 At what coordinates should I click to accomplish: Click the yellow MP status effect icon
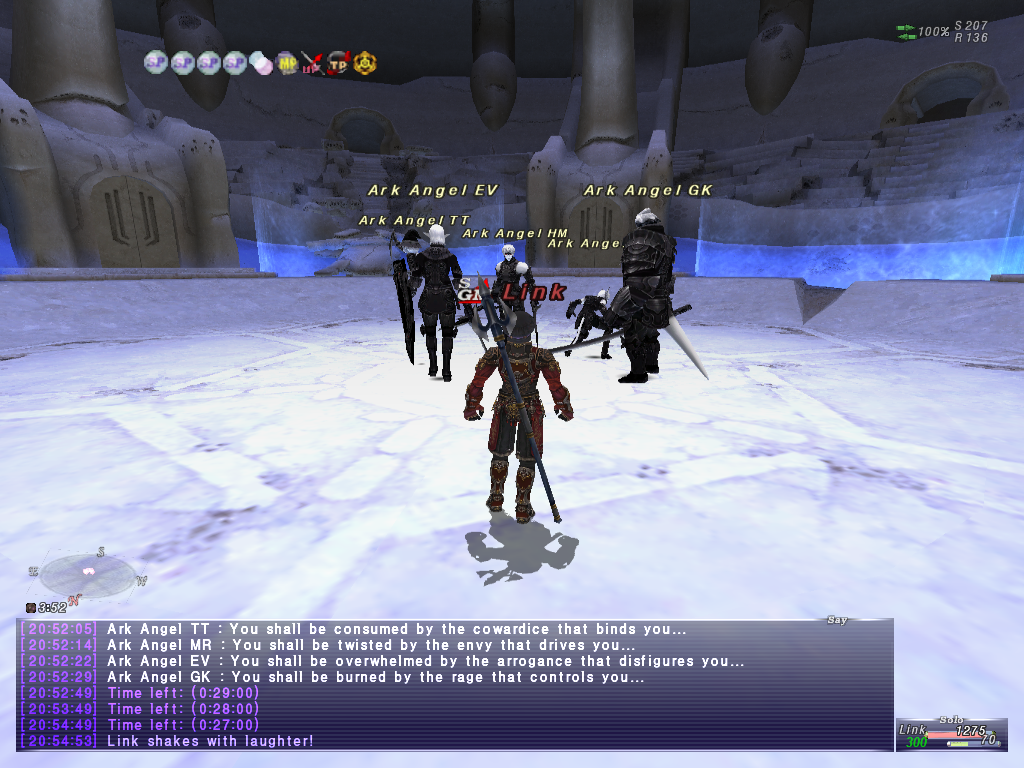286,63
